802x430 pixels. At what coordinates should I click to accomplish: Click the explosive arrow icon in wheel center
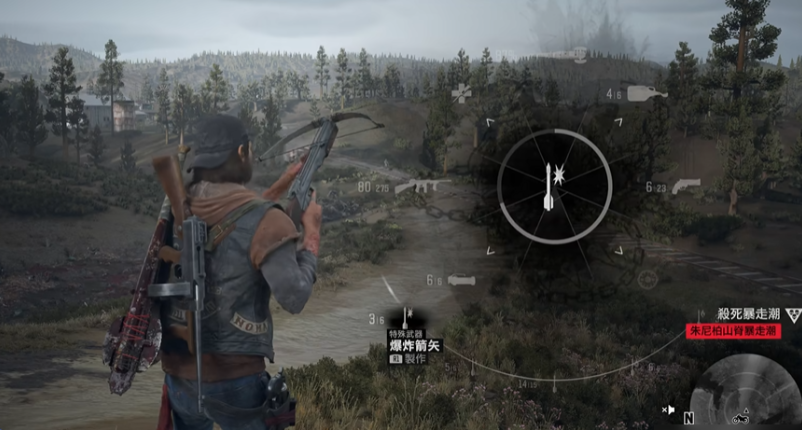point(555,188)
